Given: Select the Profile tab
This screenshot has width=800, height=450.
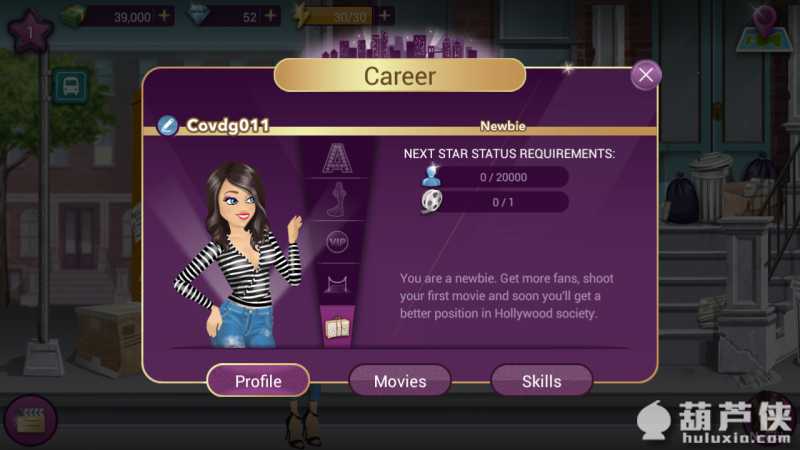Looking at the screenshot, I should [258, 381].
